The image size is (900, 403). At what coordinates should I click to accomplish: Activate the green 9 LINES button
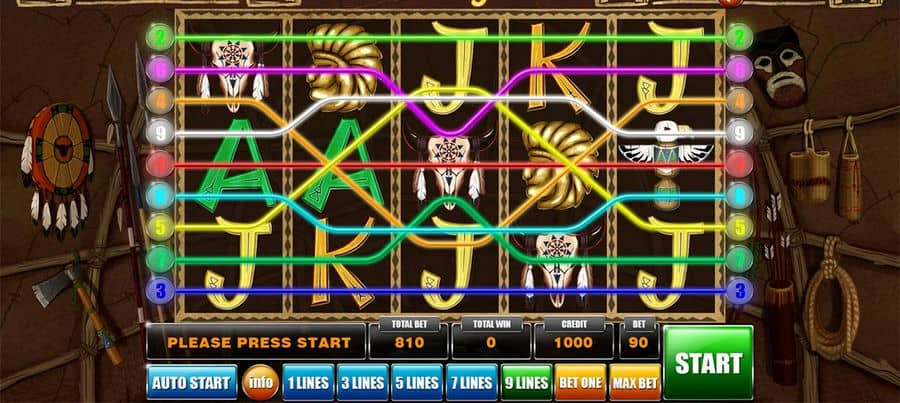pos(525,382)
